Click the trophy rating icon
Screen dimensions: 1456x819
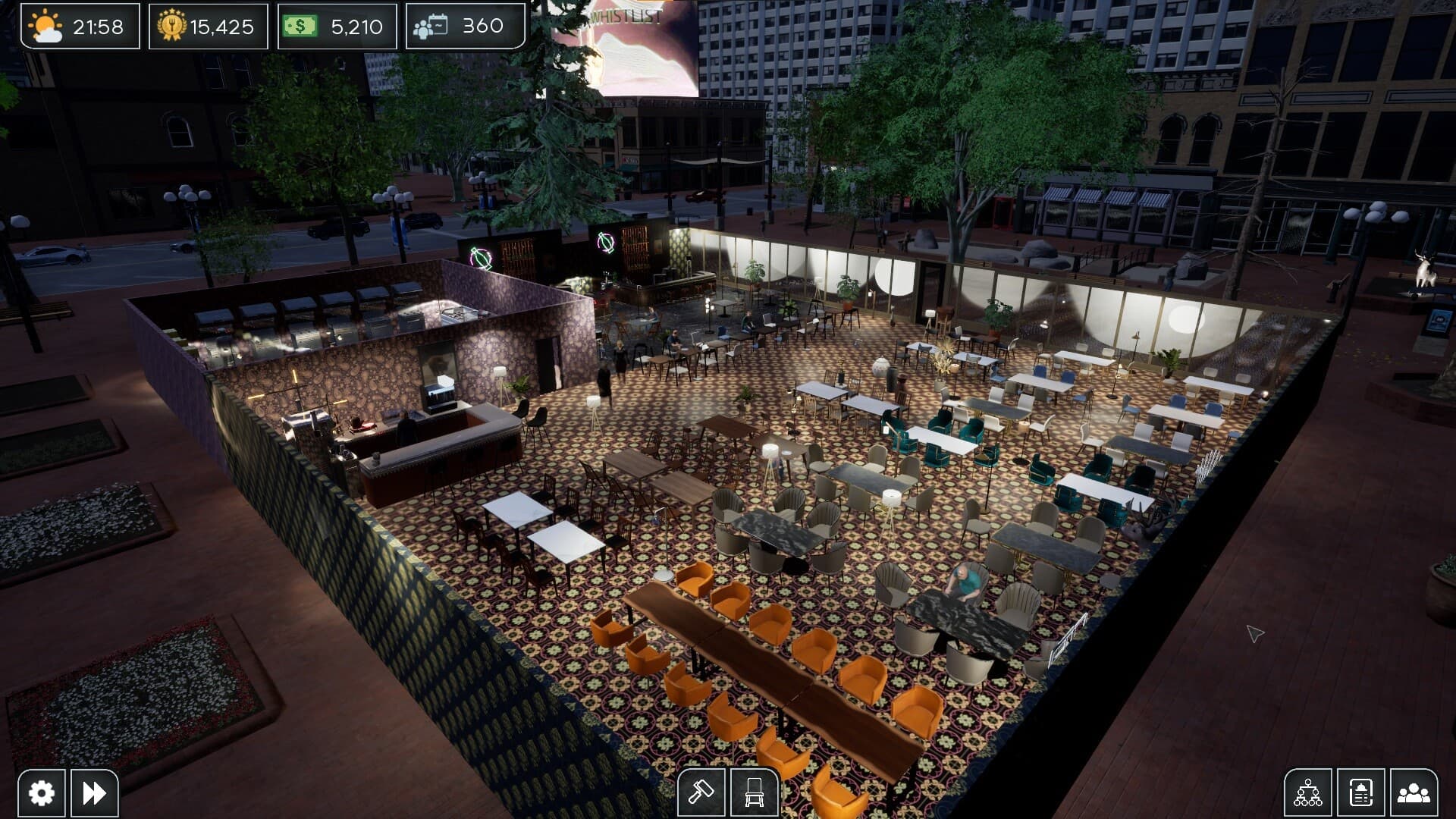[x=172, y=25]
